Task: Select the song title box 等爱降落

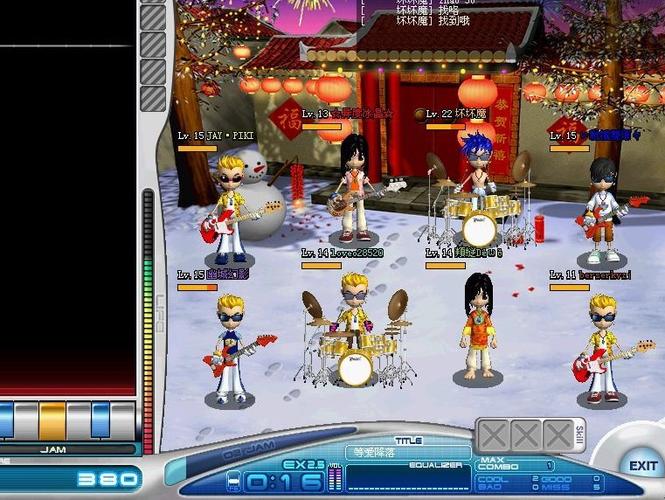Action: coord(407,452)
